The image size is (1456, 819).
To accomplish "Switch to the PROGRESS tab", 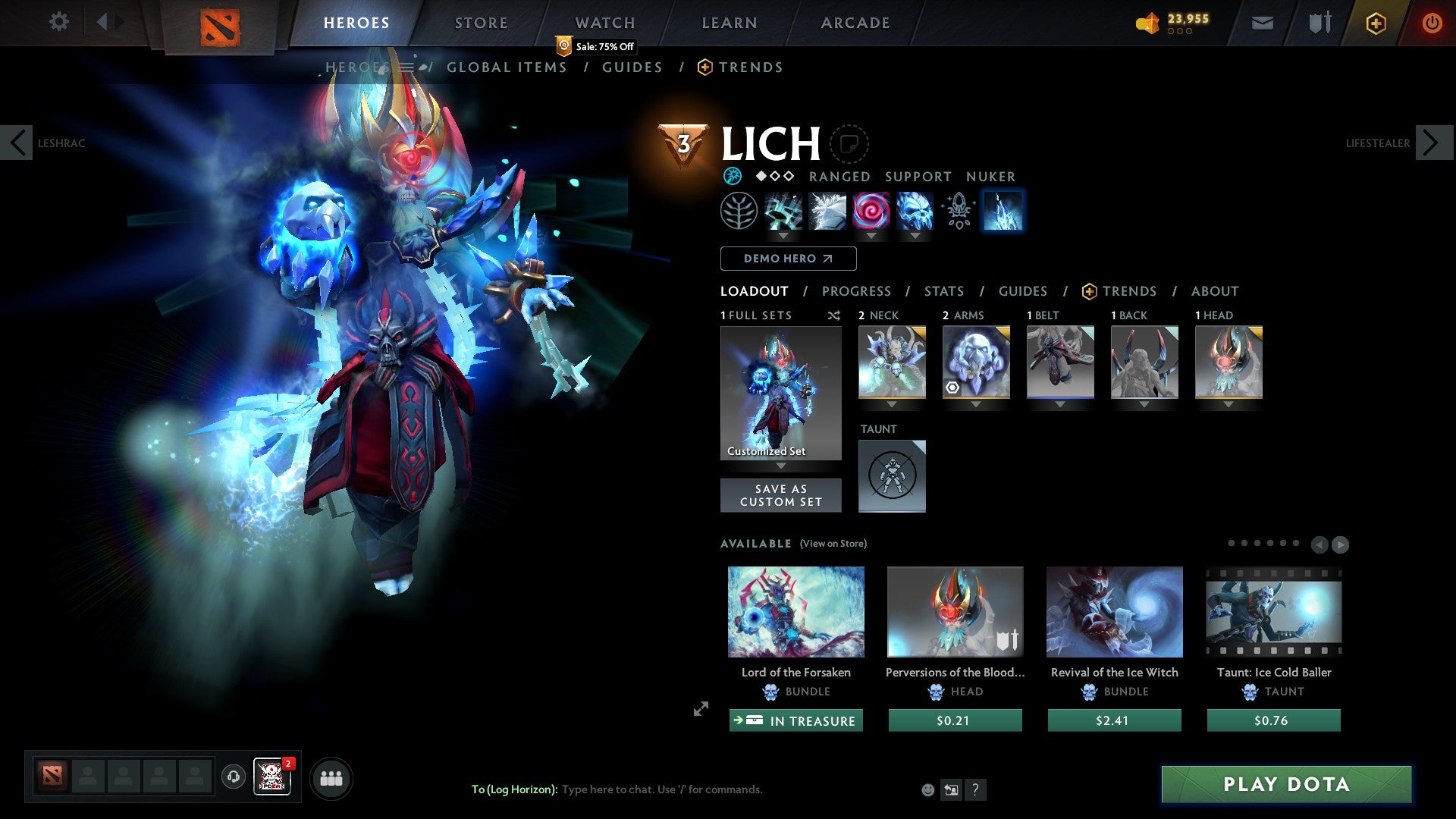I will point(857,291).
